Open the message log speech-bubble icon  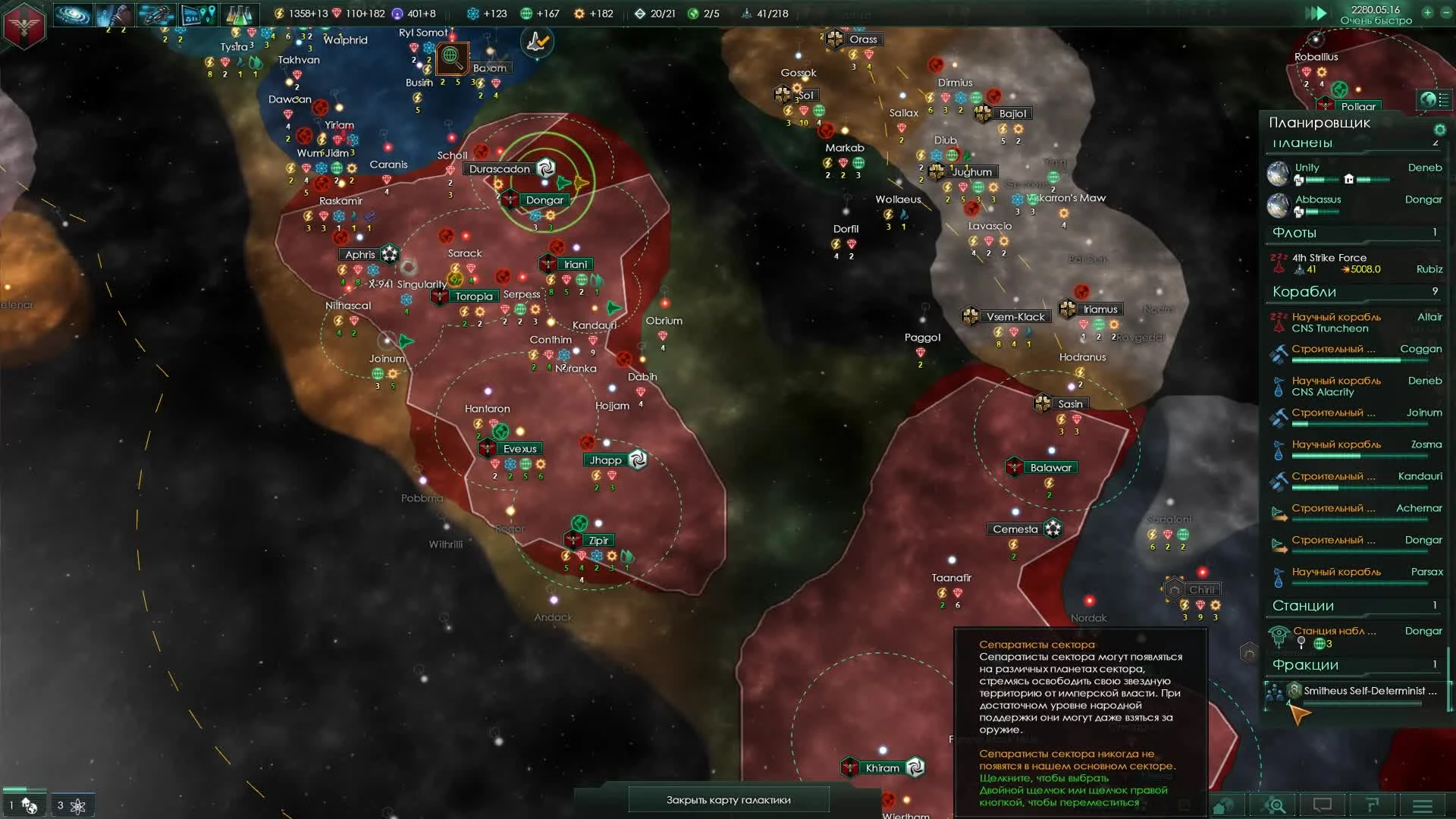1323,805
